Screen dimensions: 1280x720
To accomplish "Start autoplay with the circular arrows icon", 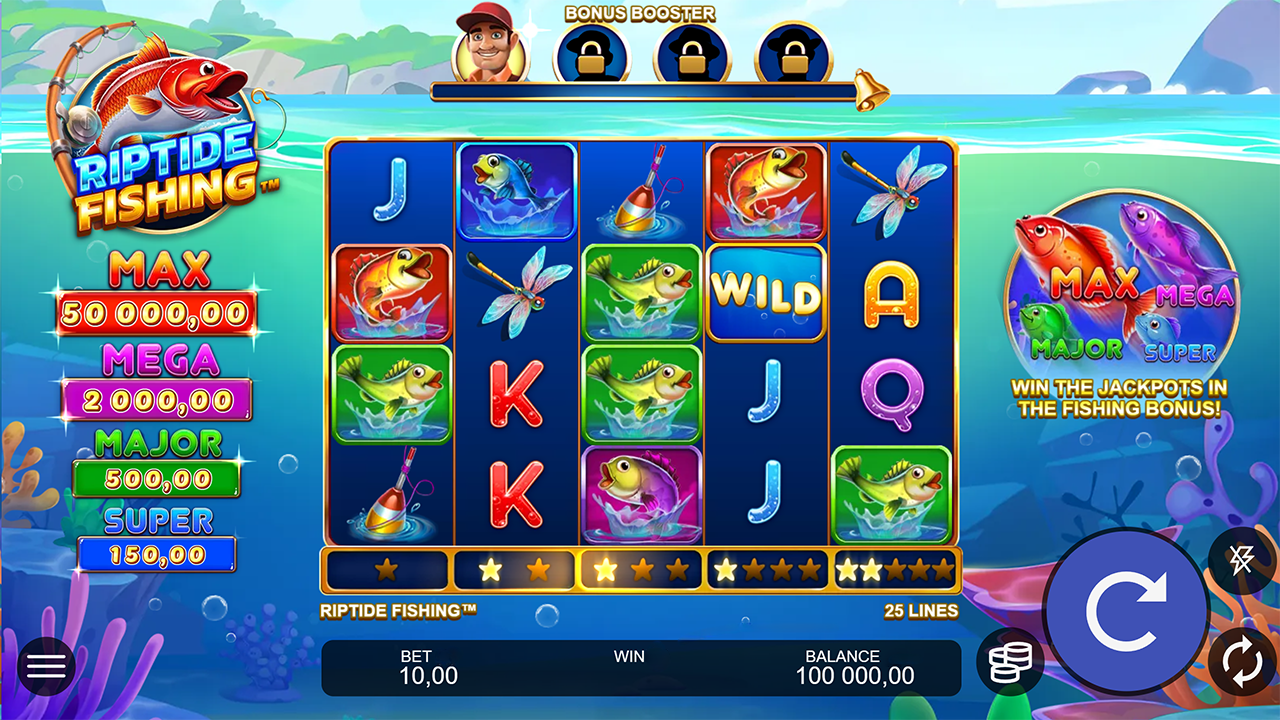I will pyautogui.click(x=1240, y=661).
